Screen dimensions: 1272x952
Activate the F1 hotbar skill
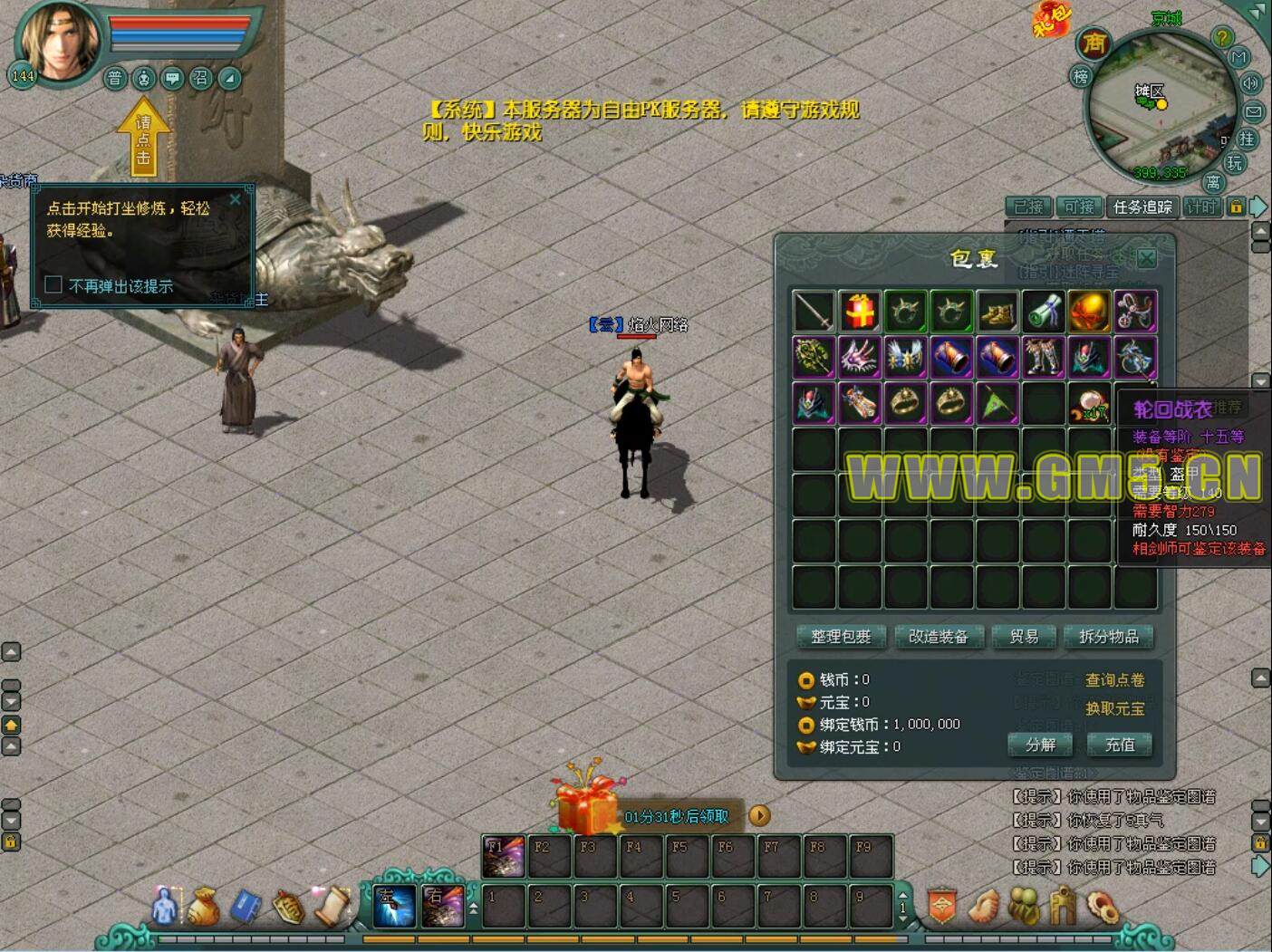coord(503,856)
